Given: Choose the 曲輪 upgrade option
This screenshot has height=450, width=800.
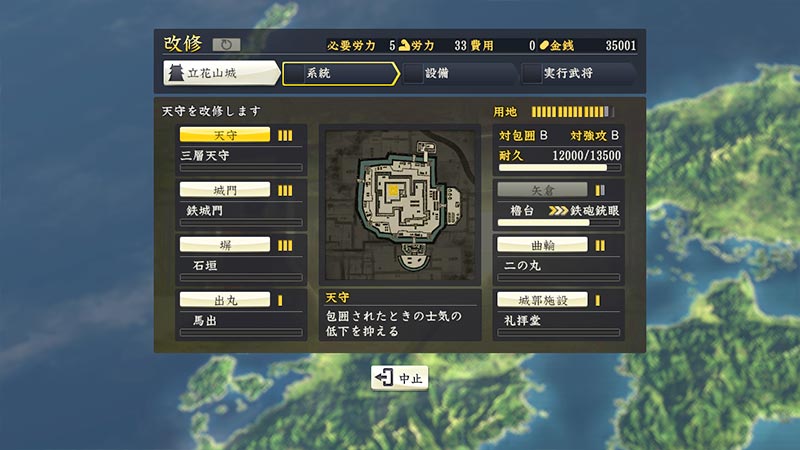Looking at the screenshot, I should click(542, 244).
